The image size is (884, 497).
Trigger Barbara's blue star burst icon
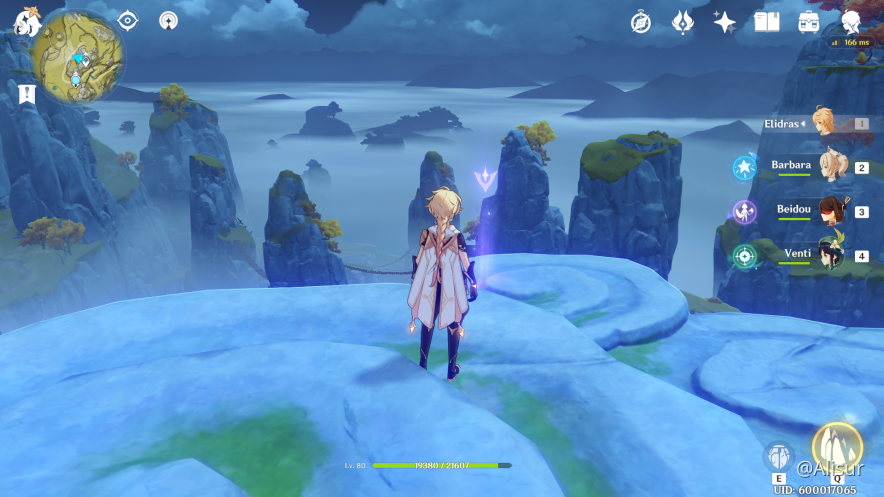click(745, 167)
